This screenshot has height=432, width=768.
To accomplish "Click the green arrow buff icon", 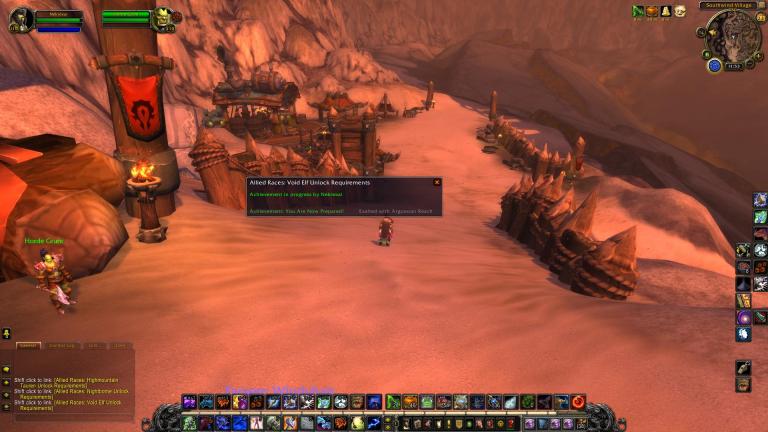I will 638,11.
